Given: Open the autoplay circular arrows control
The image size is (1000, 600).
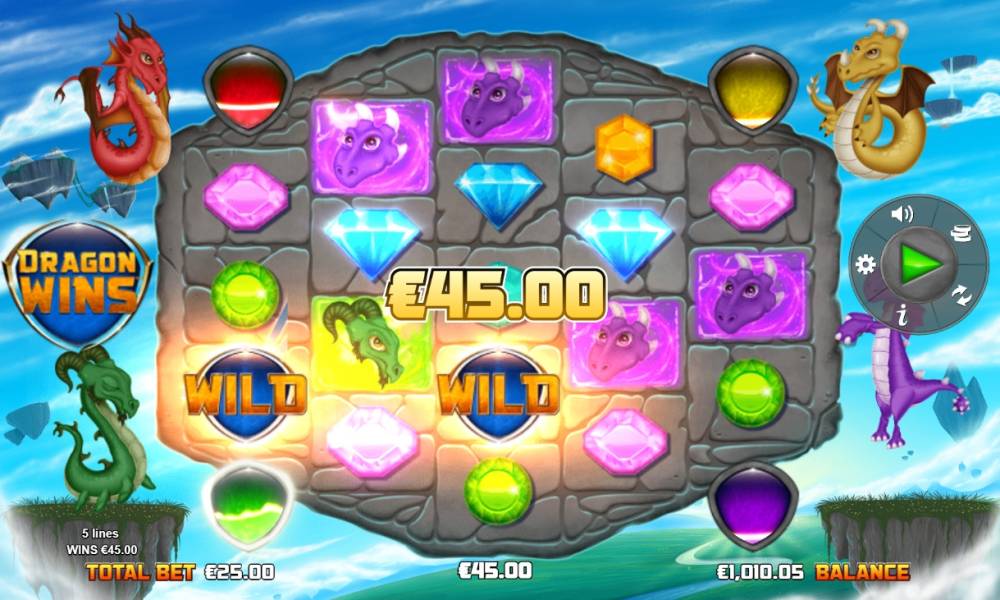Looking at the screenshot, I should click(960, 293).
